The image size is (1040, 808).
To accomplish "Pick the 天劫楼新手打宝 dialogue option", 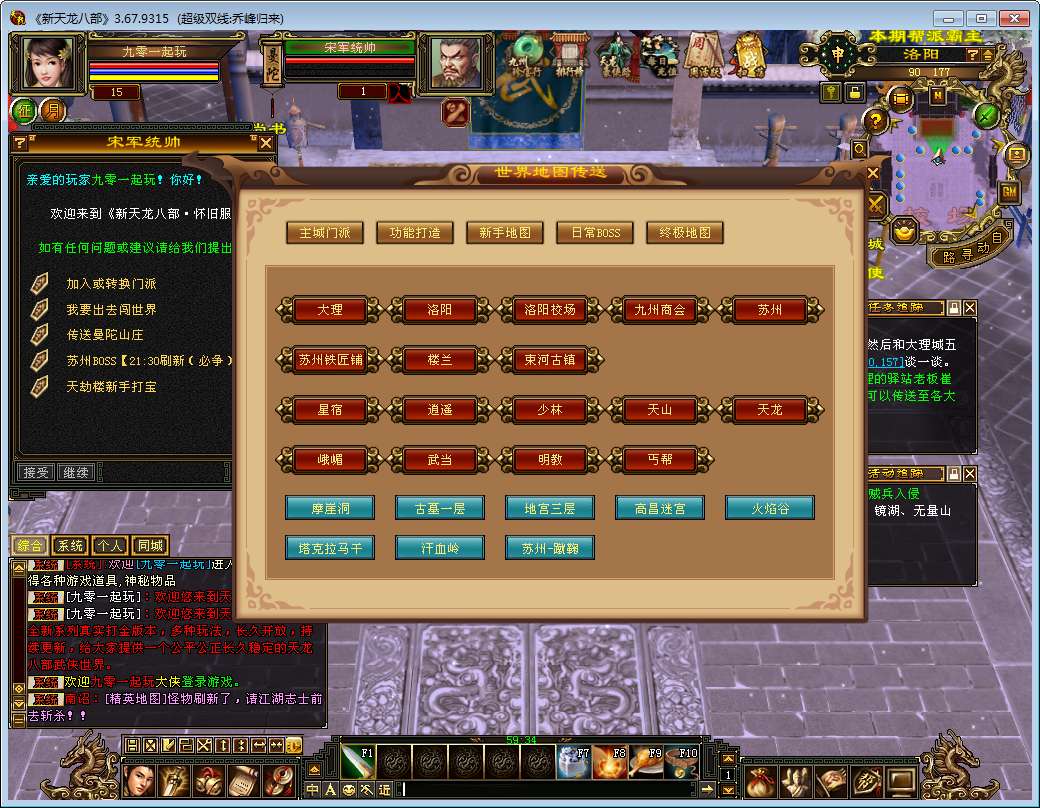I will click(x=111, y=386).
